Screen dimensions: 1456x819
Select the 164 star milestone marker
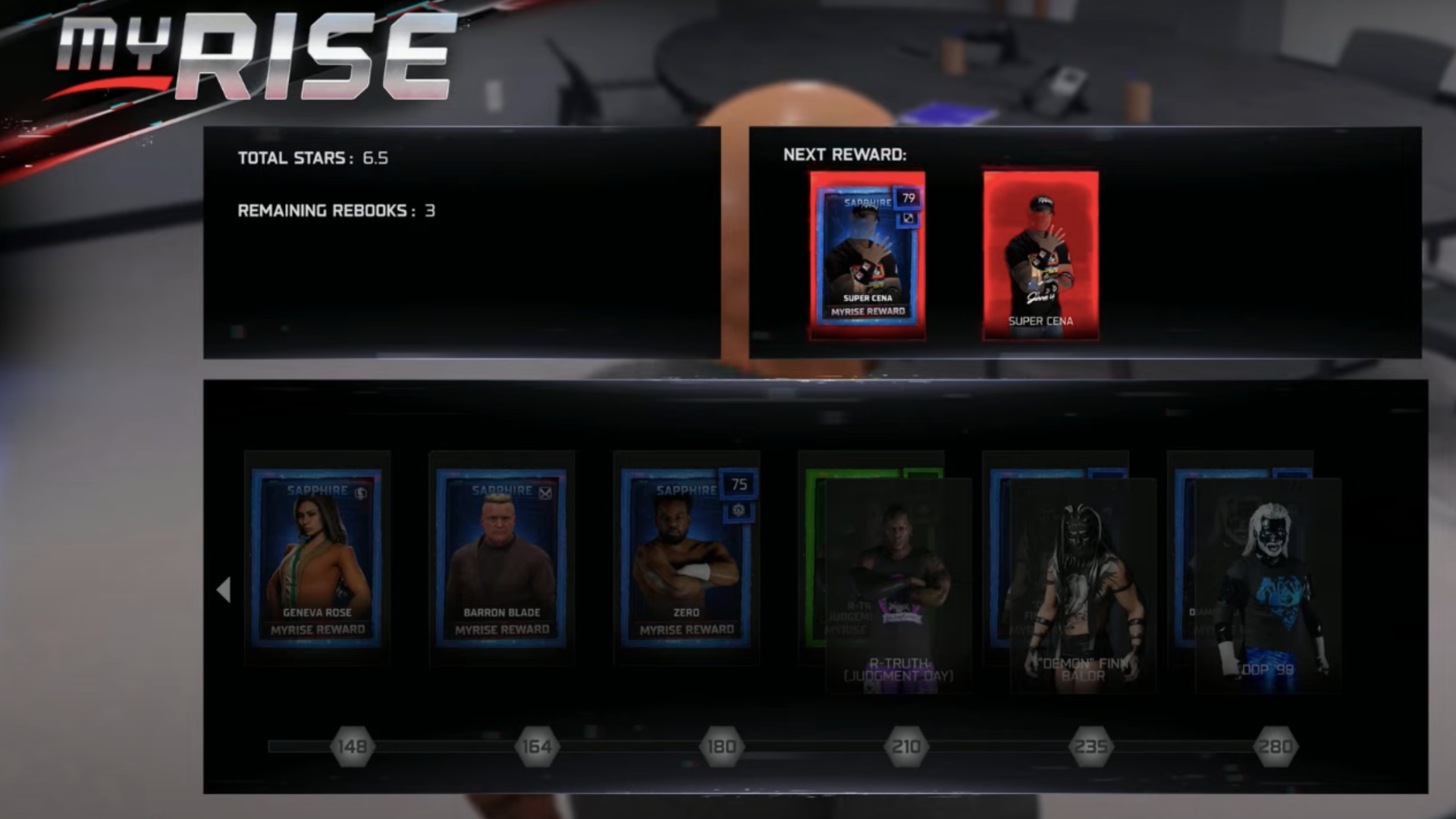click(537, 747)
